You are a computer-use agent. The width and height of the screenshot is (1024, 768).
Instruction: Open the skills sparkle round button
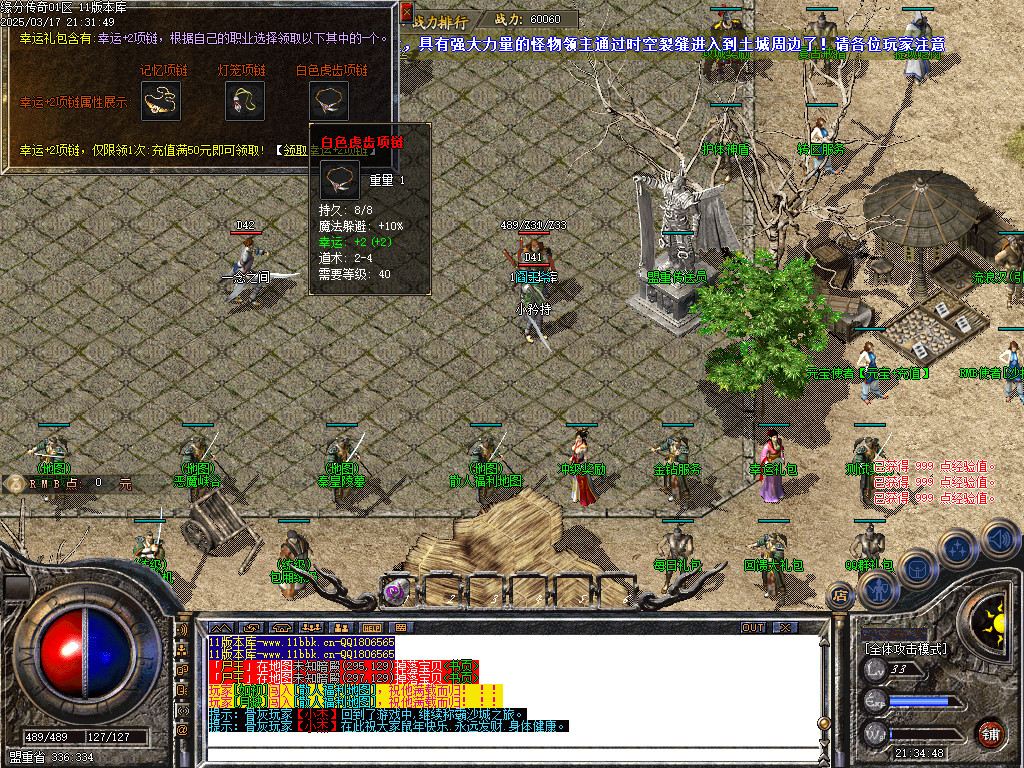click(x=957, y=547)
